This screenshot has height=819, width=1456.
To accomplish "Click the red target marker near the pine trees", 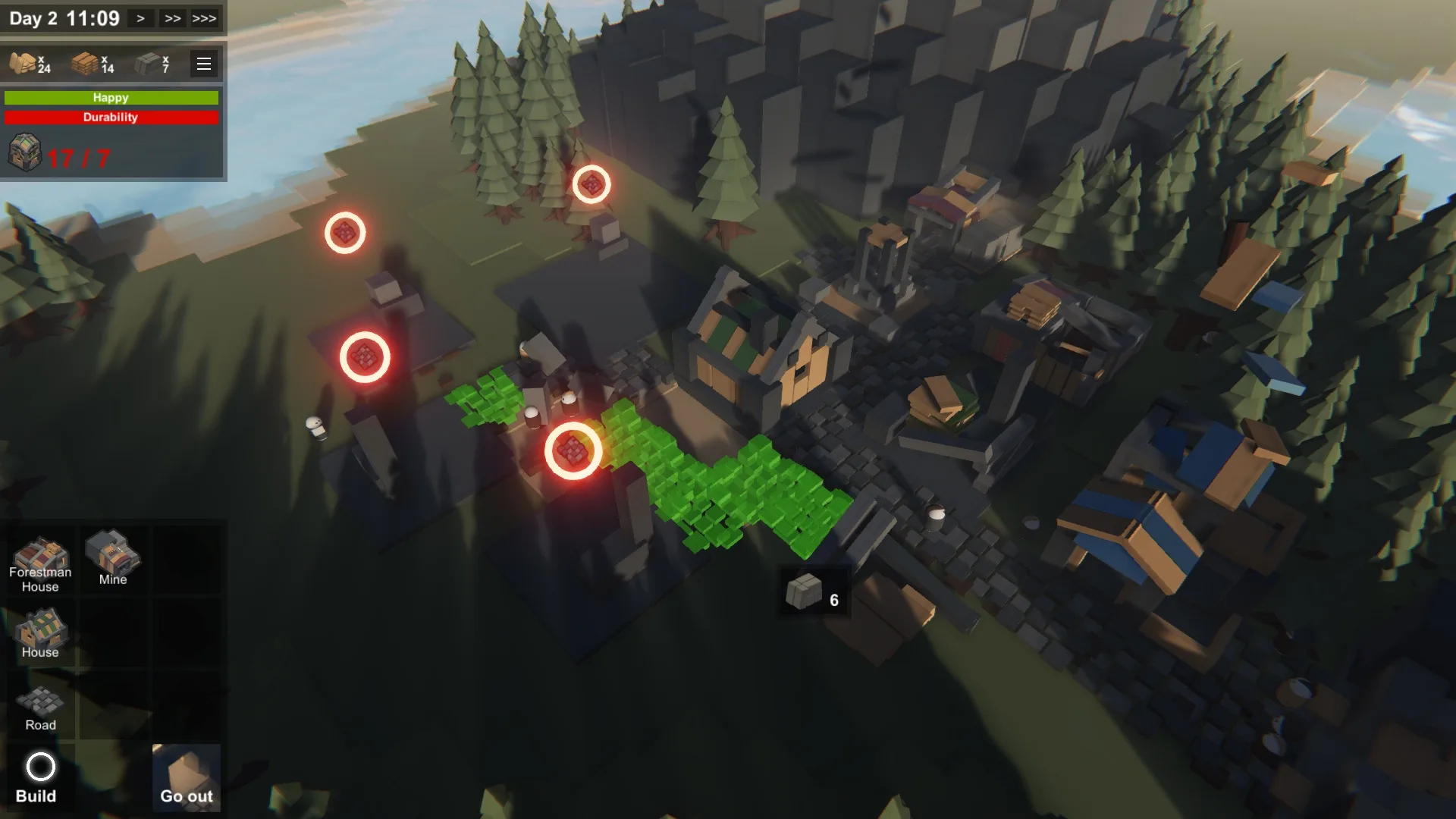I will click(x=593, y=182).
